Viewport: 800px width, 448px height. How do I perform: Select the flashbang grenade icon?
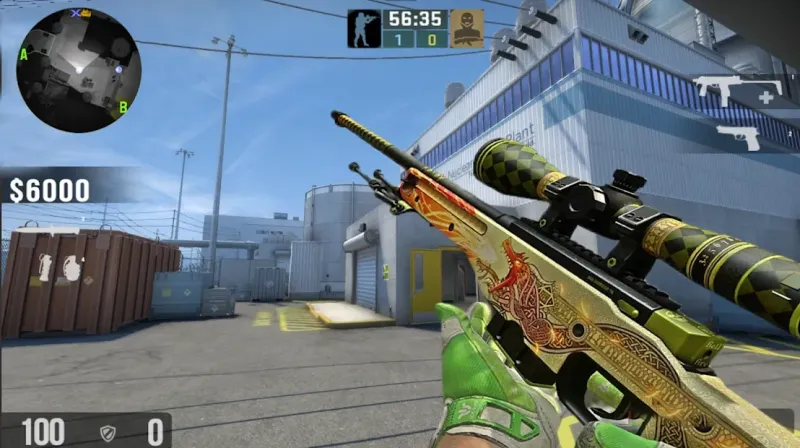pos(44,268)
